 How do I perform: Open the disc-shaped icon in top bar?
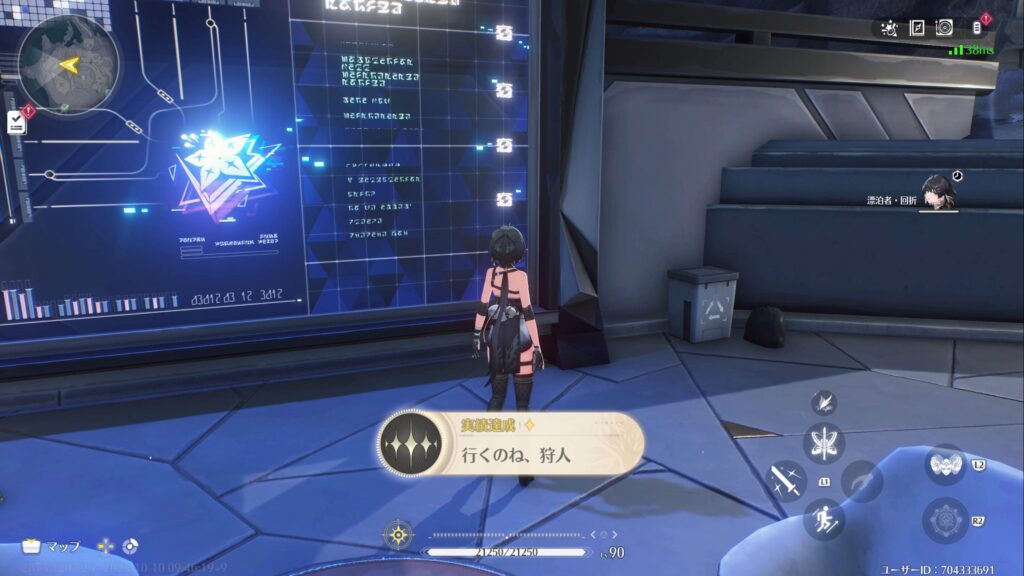pyautogui.click(x=945, y=28)
